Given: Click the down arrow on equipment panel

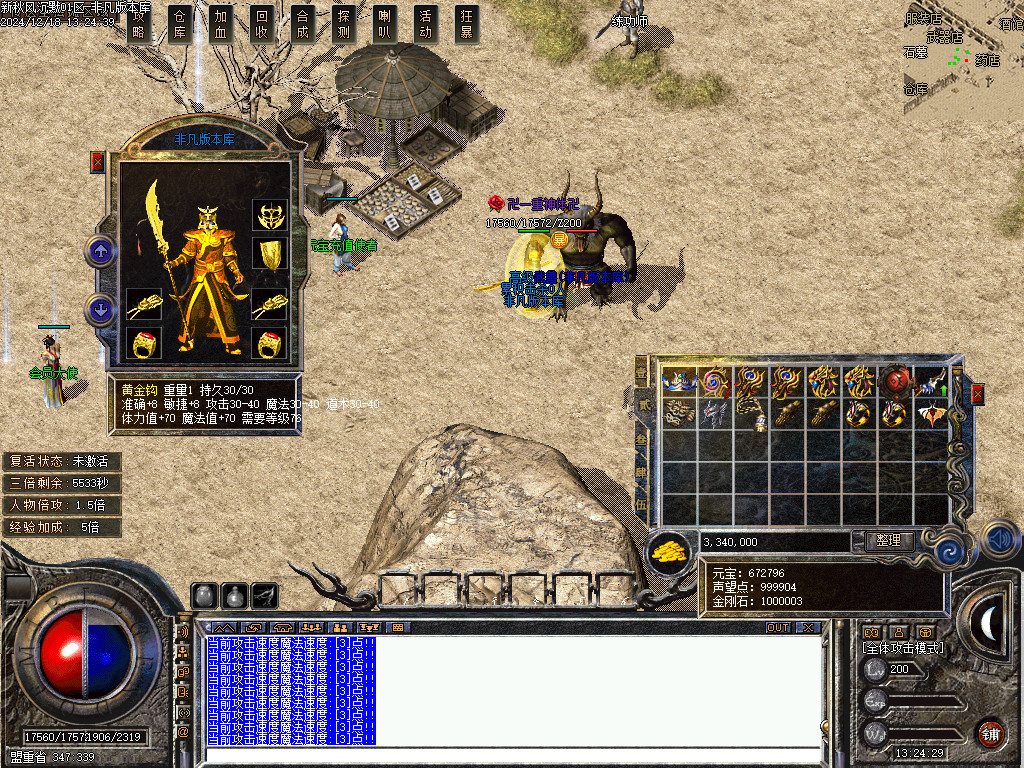Looking at the screenshot, I should tap(101, 309).
